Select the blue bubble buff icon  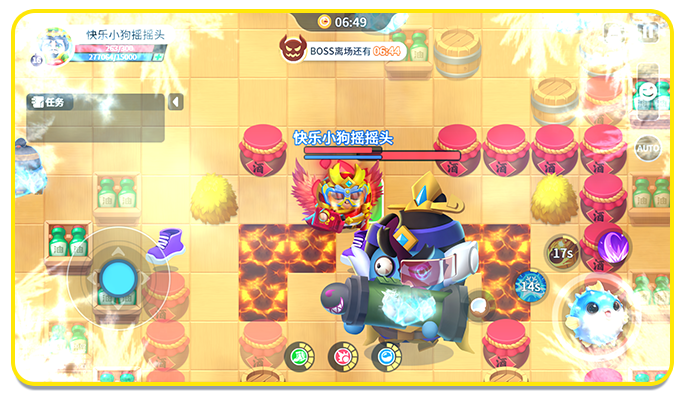(386, 354)
